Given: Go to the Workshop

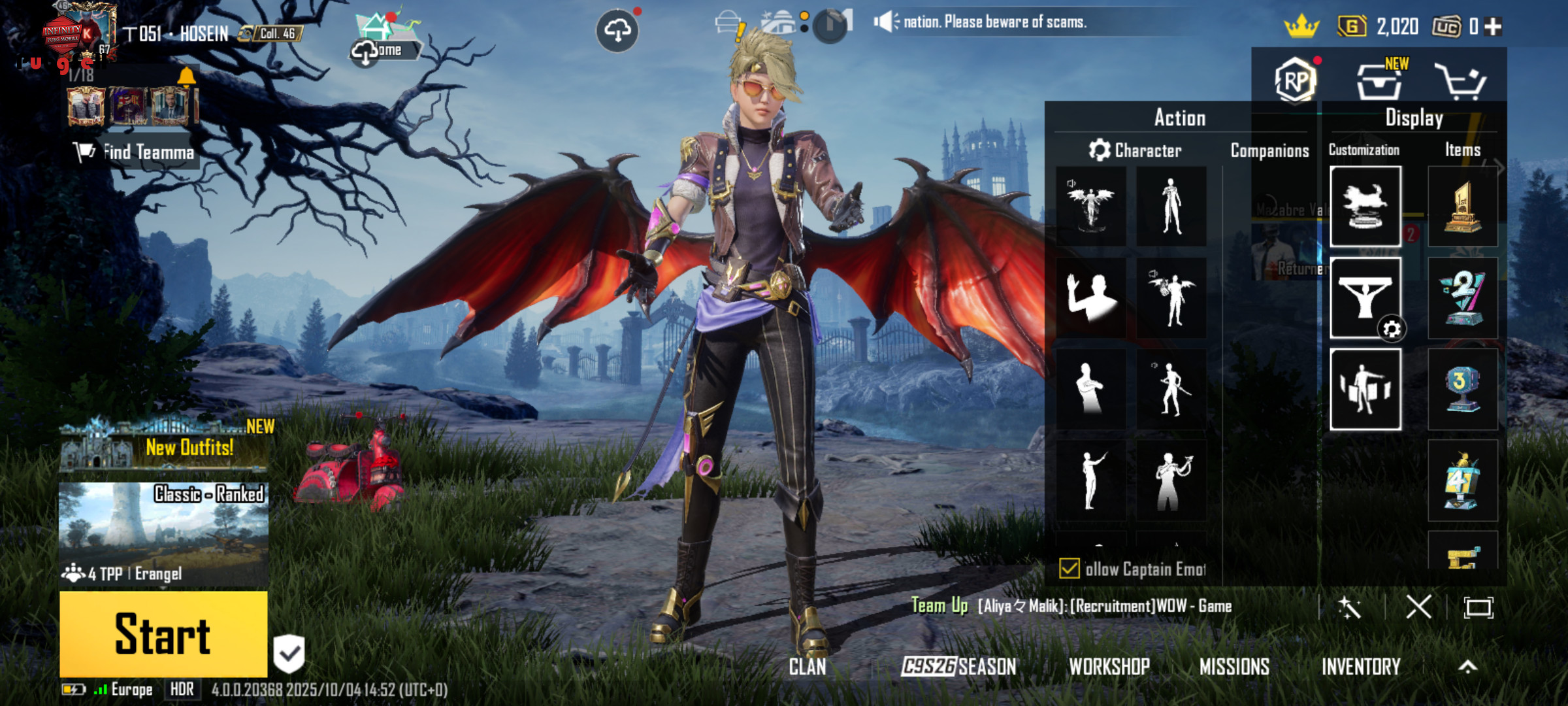Looking at the screenshot, I should [1109, 667].
